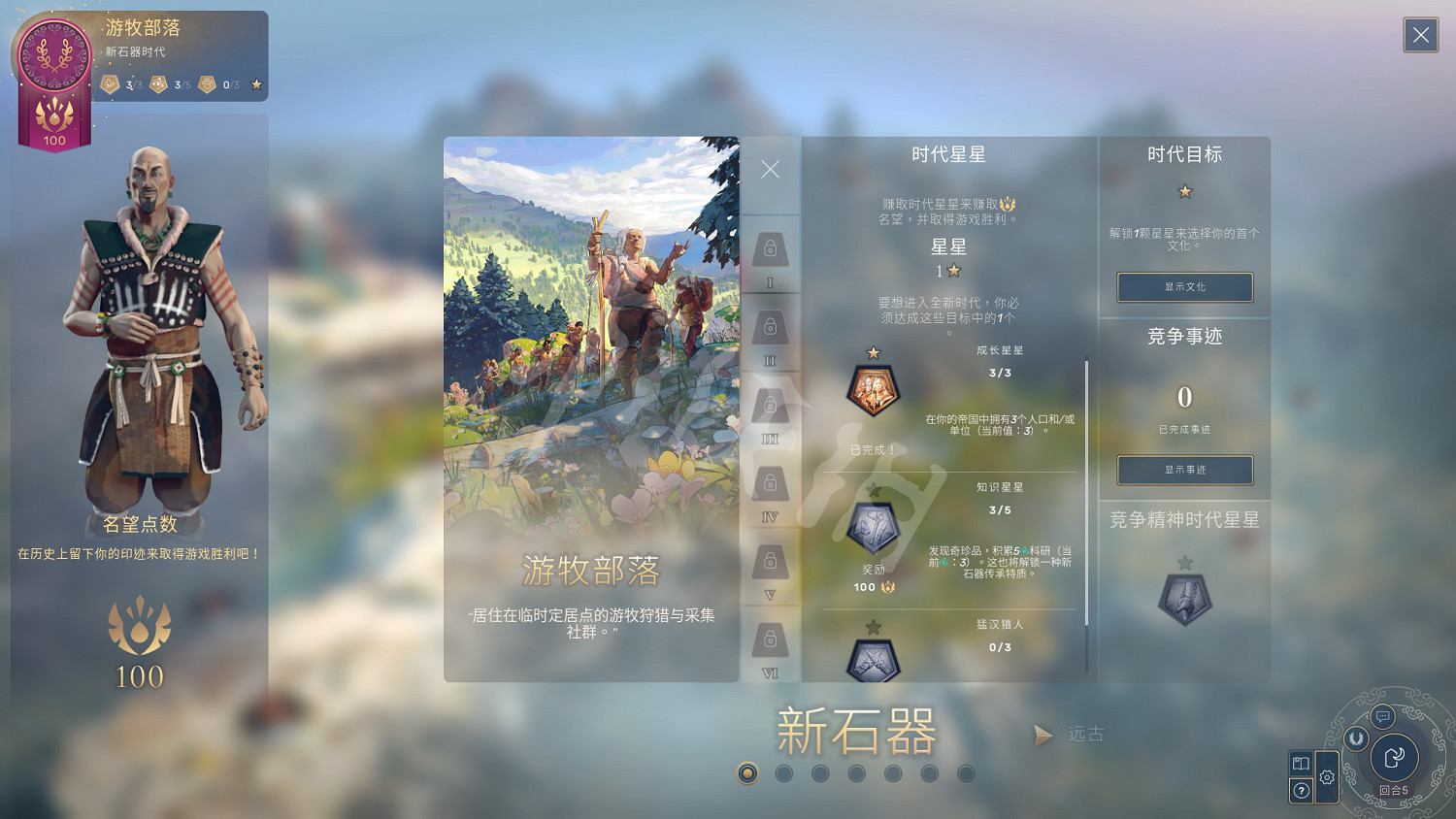Click the 猛犸猎人 star icon

pyautogui.click(x=872, y=658)
